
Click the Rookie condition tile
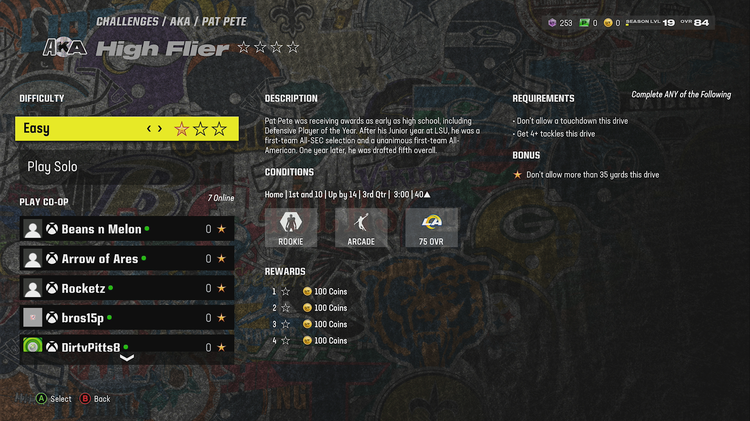pos(291,228)
